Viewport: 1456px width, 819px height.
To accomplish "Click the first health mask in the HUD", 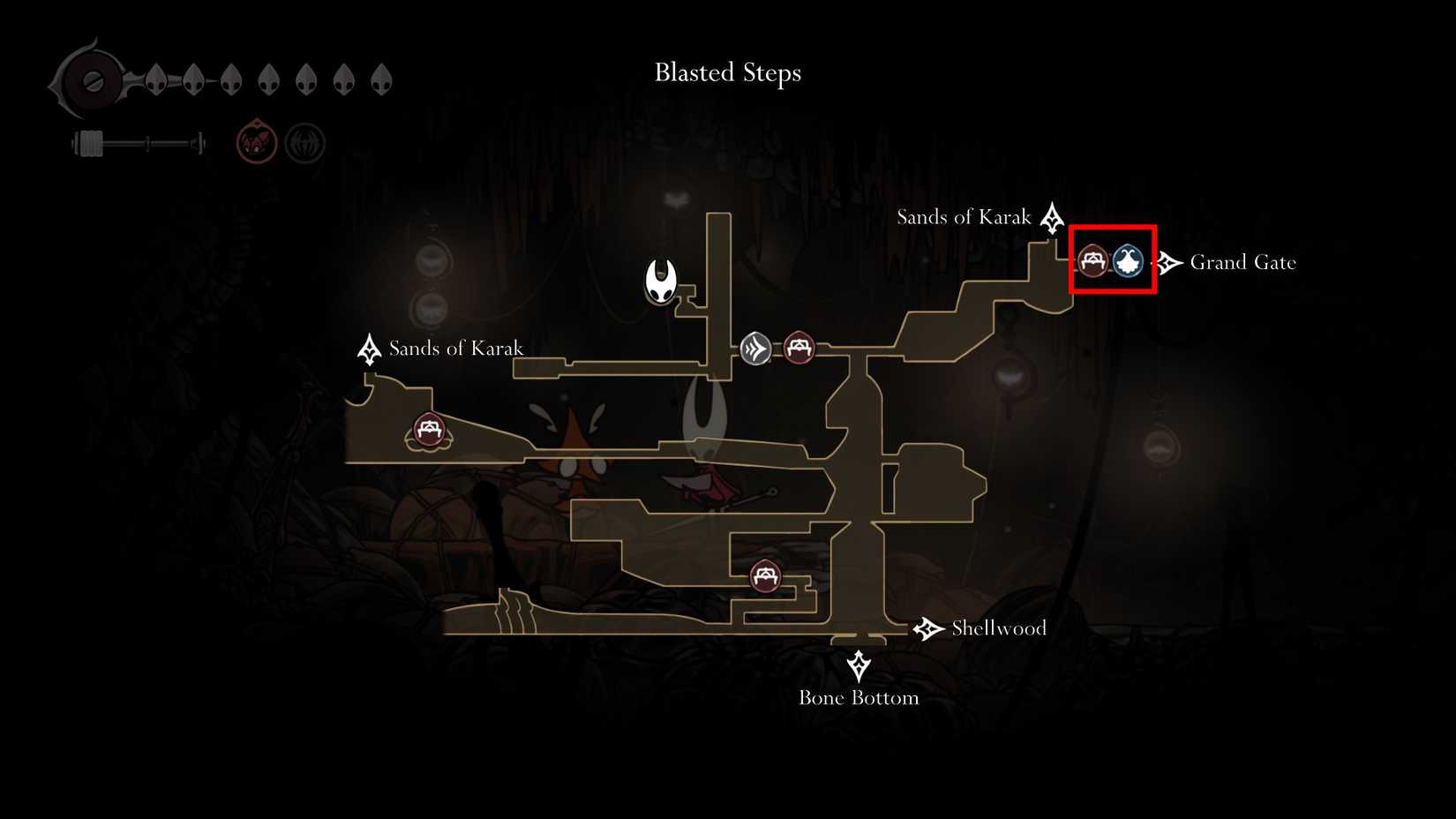I will (155, 79).
